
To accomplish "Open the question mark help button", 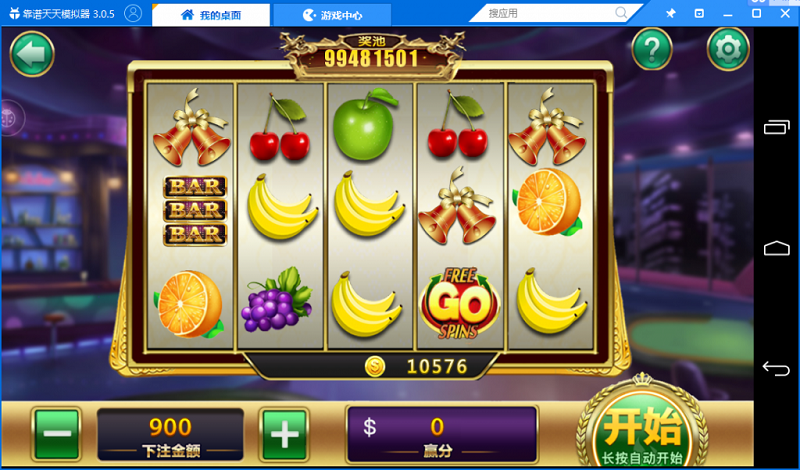I will click(652, 48).
